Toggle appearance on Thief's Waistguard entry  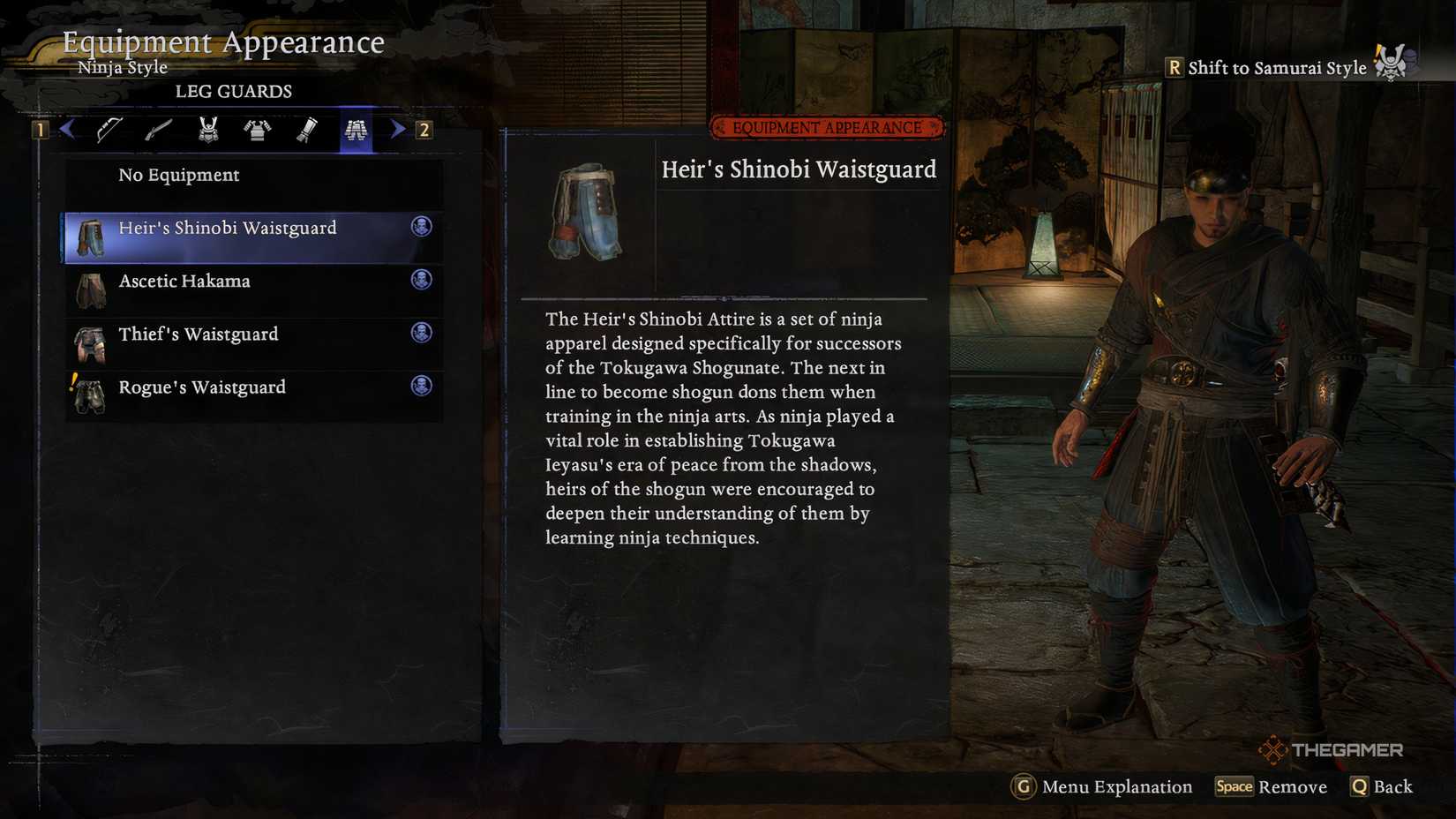424,333
